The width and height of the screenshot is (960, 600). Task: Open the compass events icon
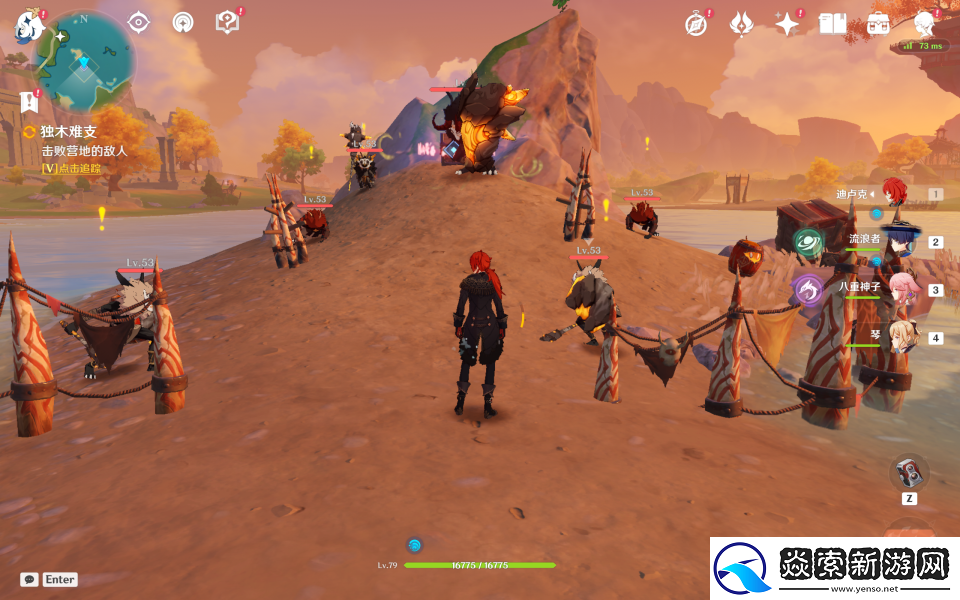point(696,24)
